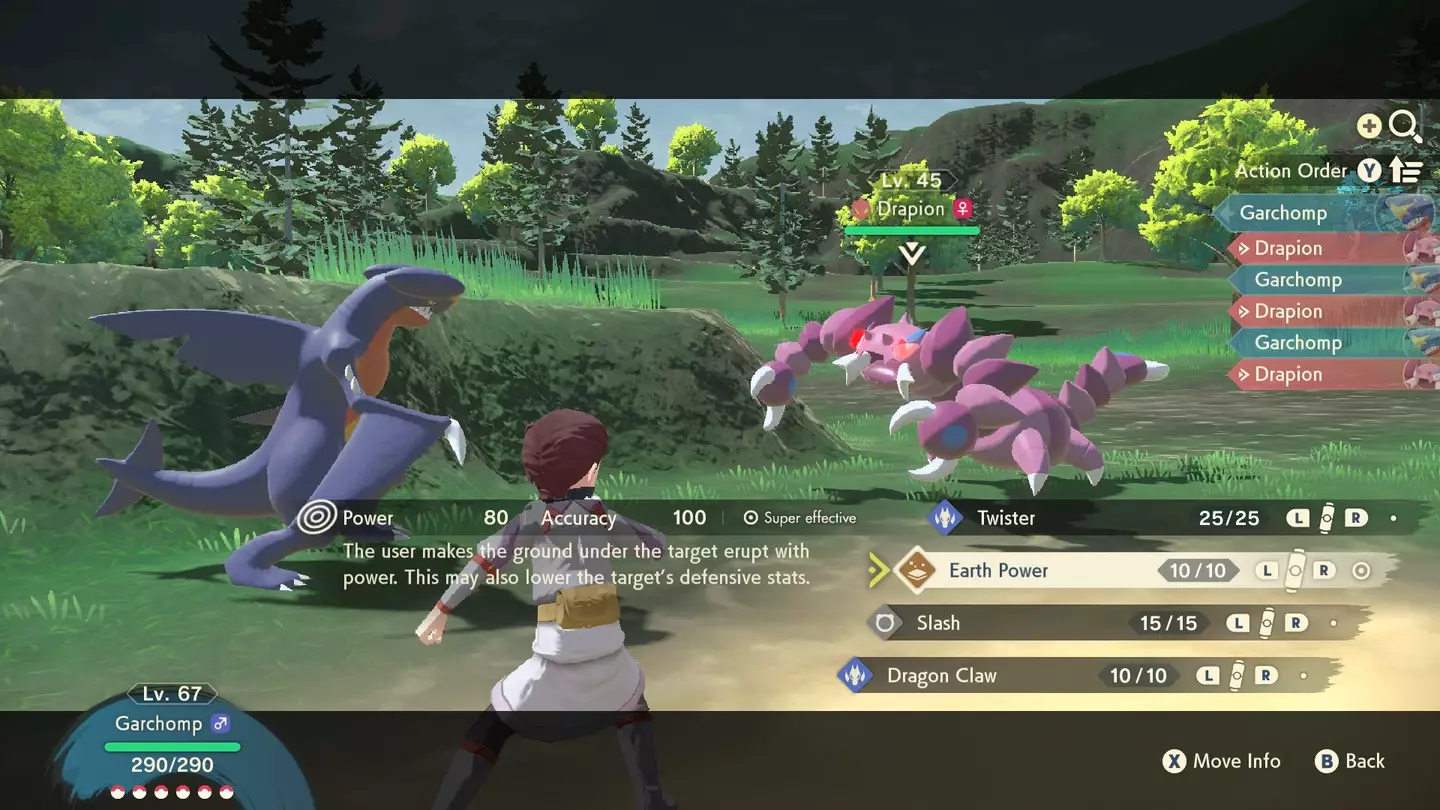1440x810 pixels.
Task: Click the arrow below Drapion's level indicator
Action: pyautogui.click(x=911, y=253)
